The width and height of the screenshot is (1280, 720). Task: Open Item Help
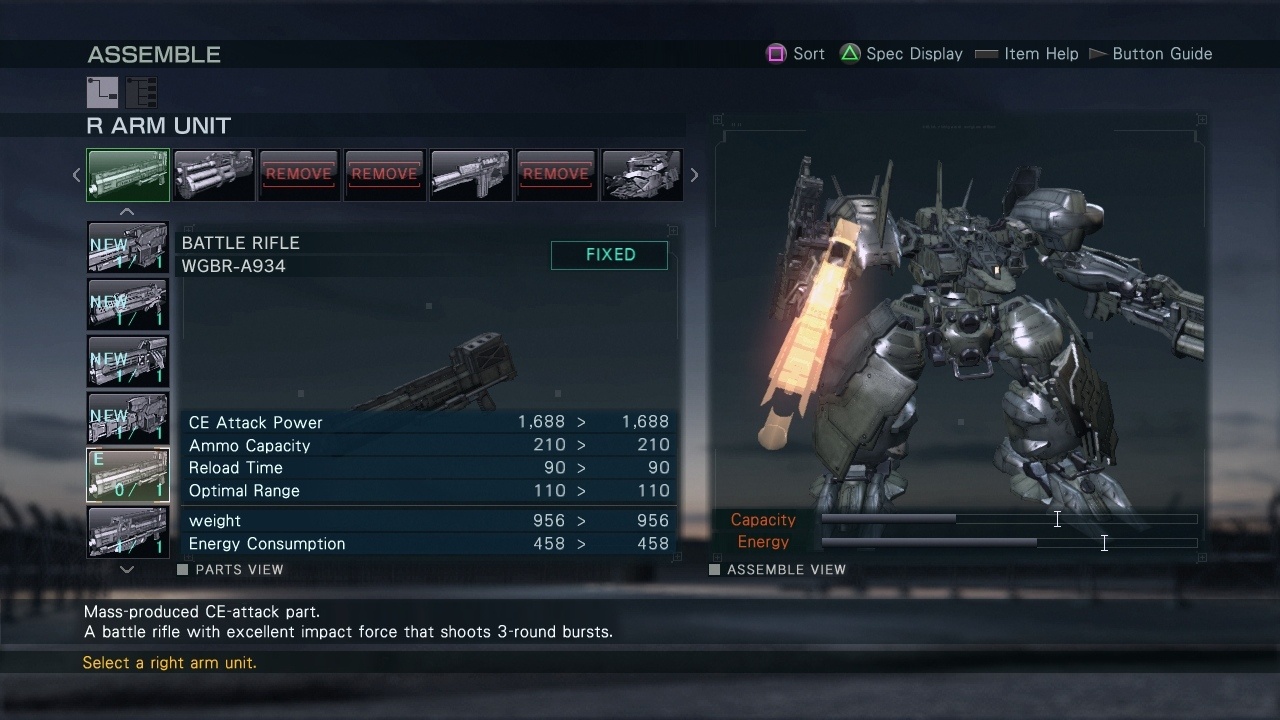pos(1027,54)
